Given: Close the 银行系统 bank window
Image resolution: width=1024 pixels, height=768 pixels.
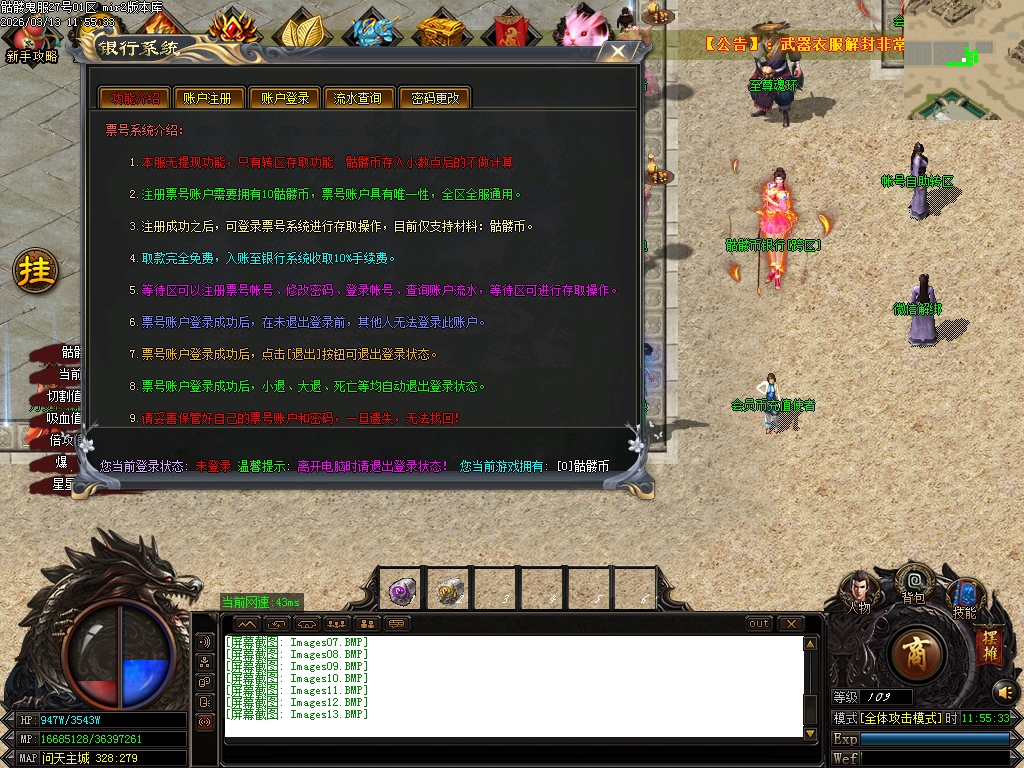Looking at the screenshot, I should (619, 52).
